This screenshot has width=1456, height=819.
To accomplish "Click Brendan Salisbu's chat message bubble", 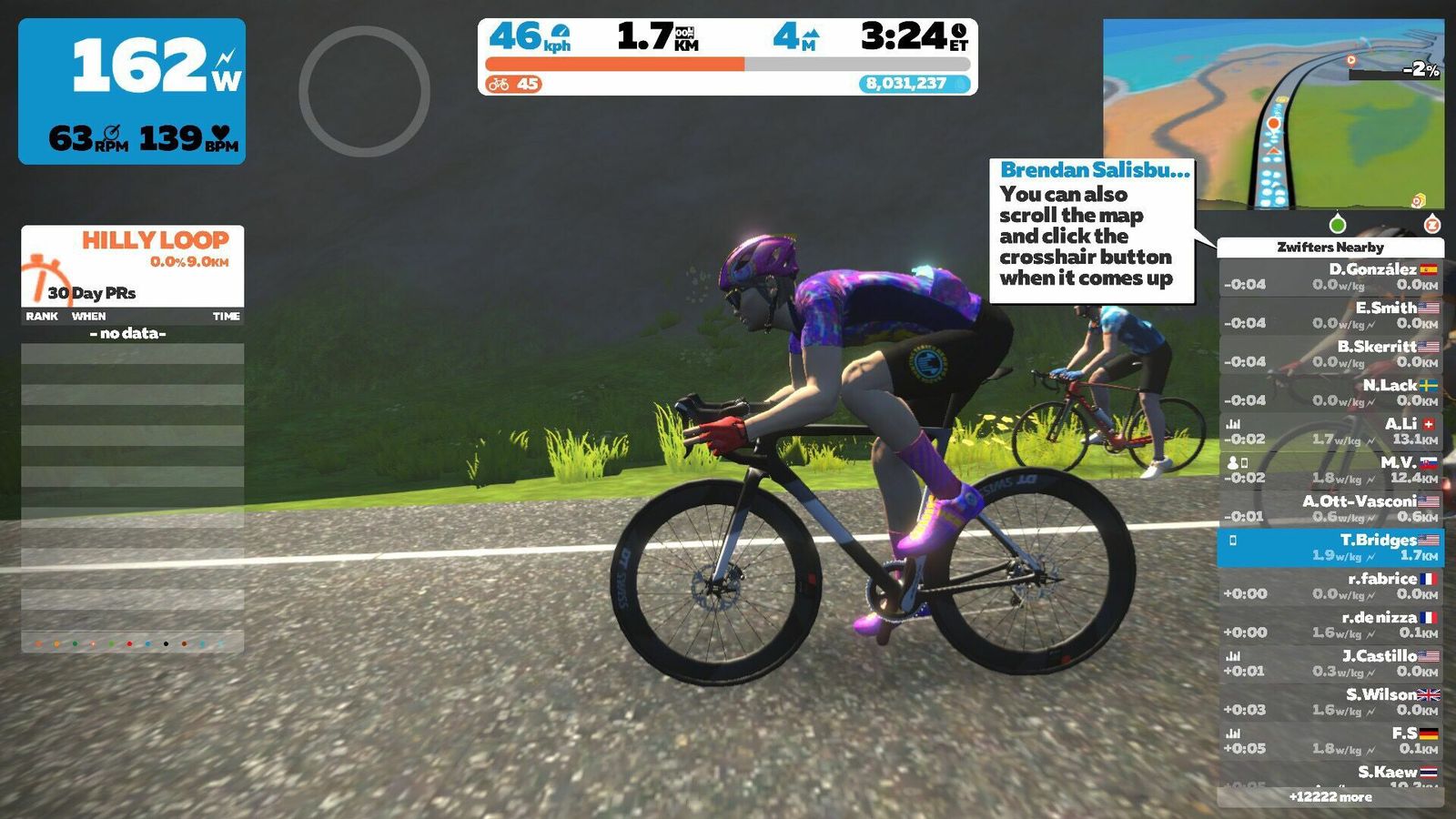I will point(1092,231).
